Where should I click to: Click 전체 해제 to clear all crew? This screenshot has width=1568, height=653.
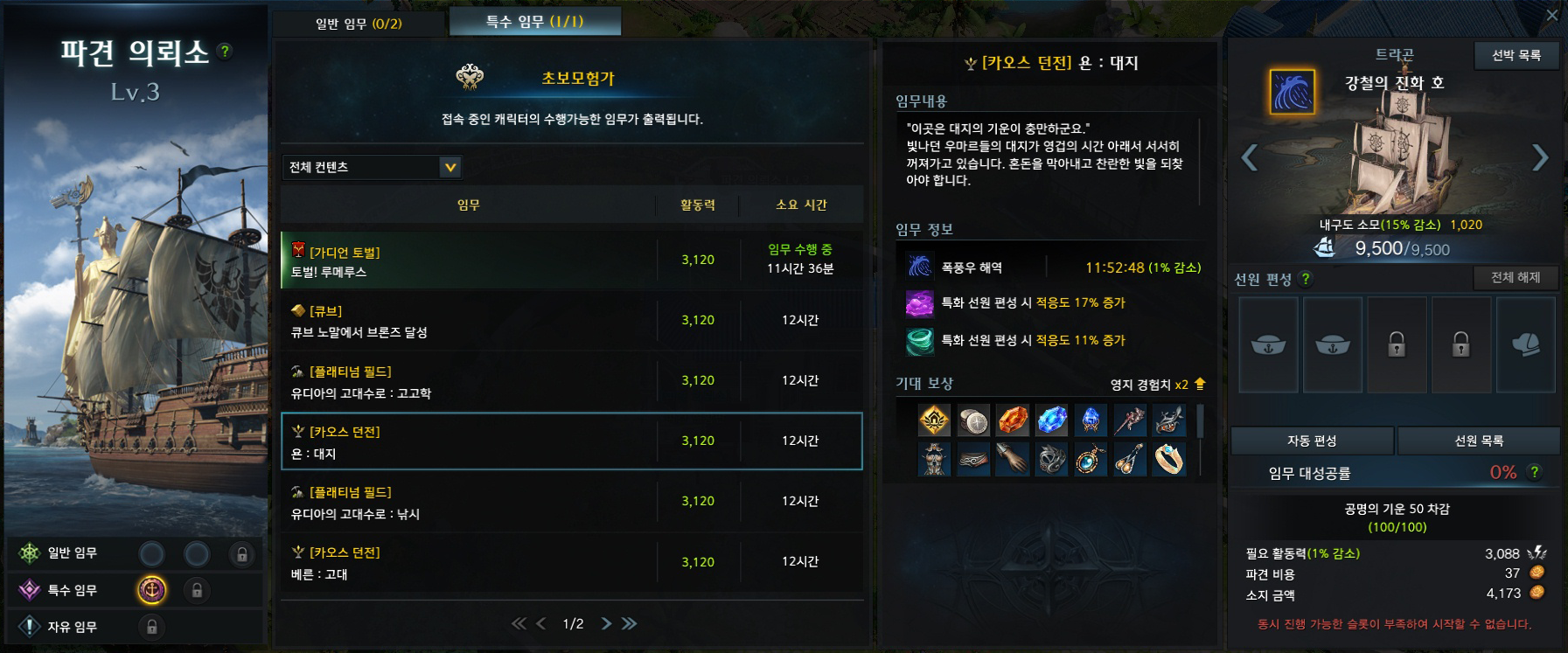[x=1516, y=278]
